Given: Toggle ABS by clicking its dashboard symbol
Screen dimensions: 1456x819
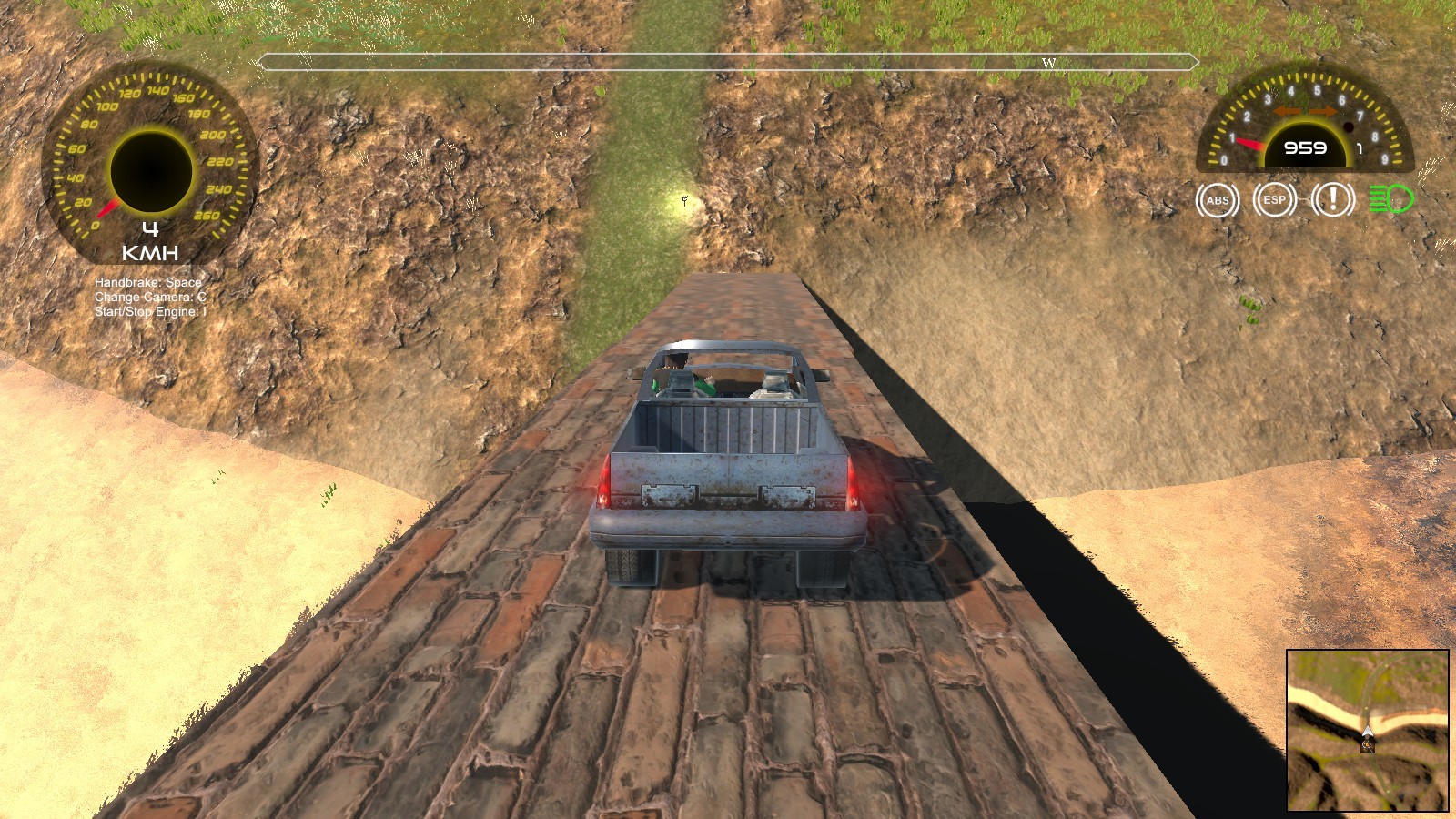Looking at the screenshot, I should (1218, 199).
